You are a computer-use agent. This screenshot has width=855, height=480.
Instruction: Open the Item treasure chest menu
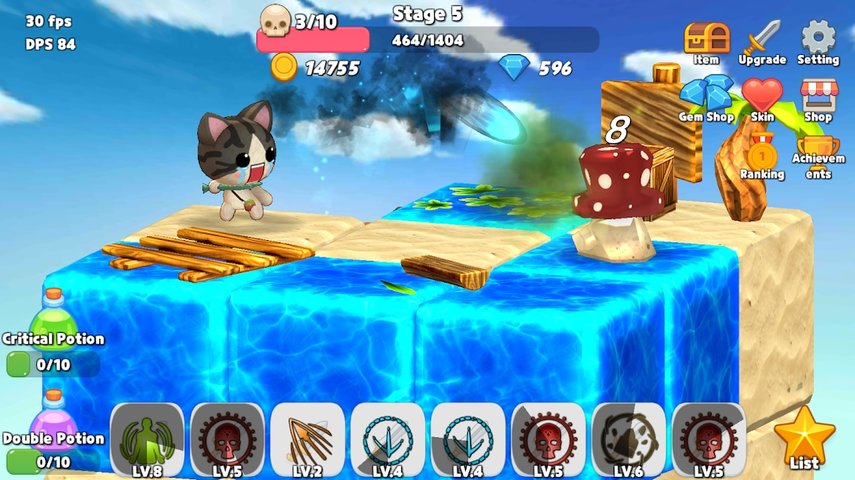706,41
